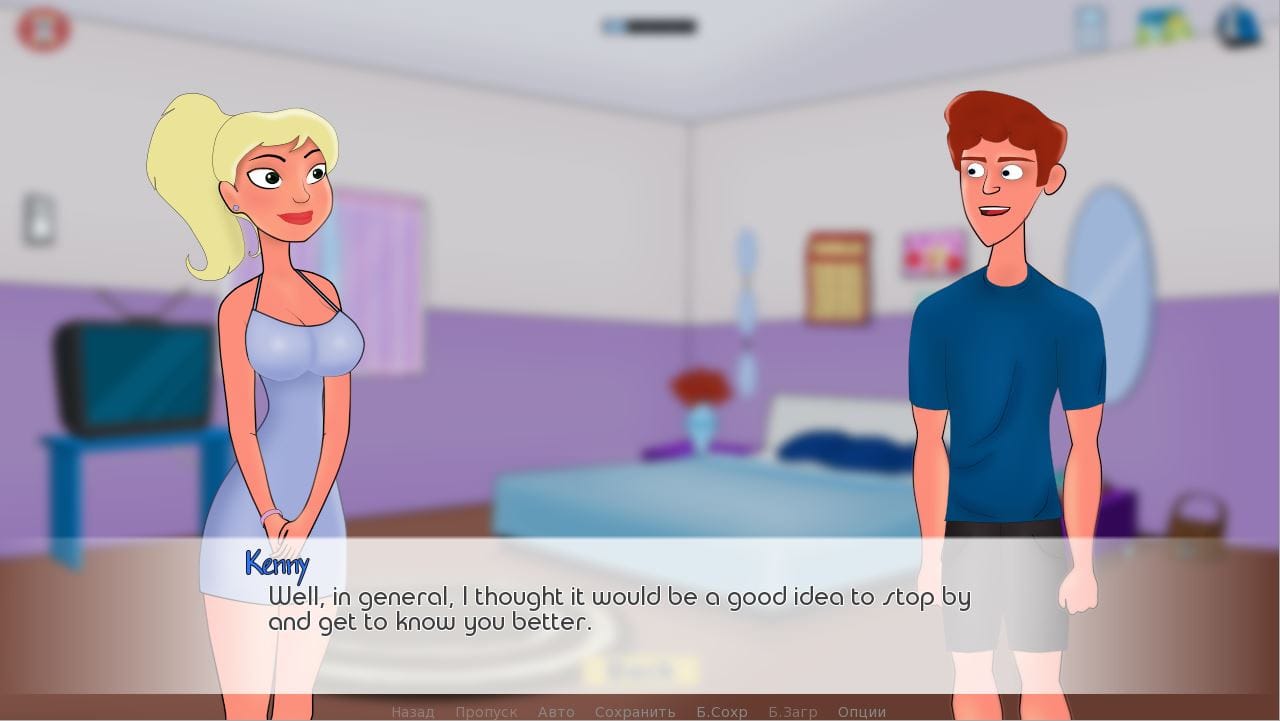This screenshot has width=1280, height=721.
Task: Open the Сохранить save menu
Action: pos(635,712)
